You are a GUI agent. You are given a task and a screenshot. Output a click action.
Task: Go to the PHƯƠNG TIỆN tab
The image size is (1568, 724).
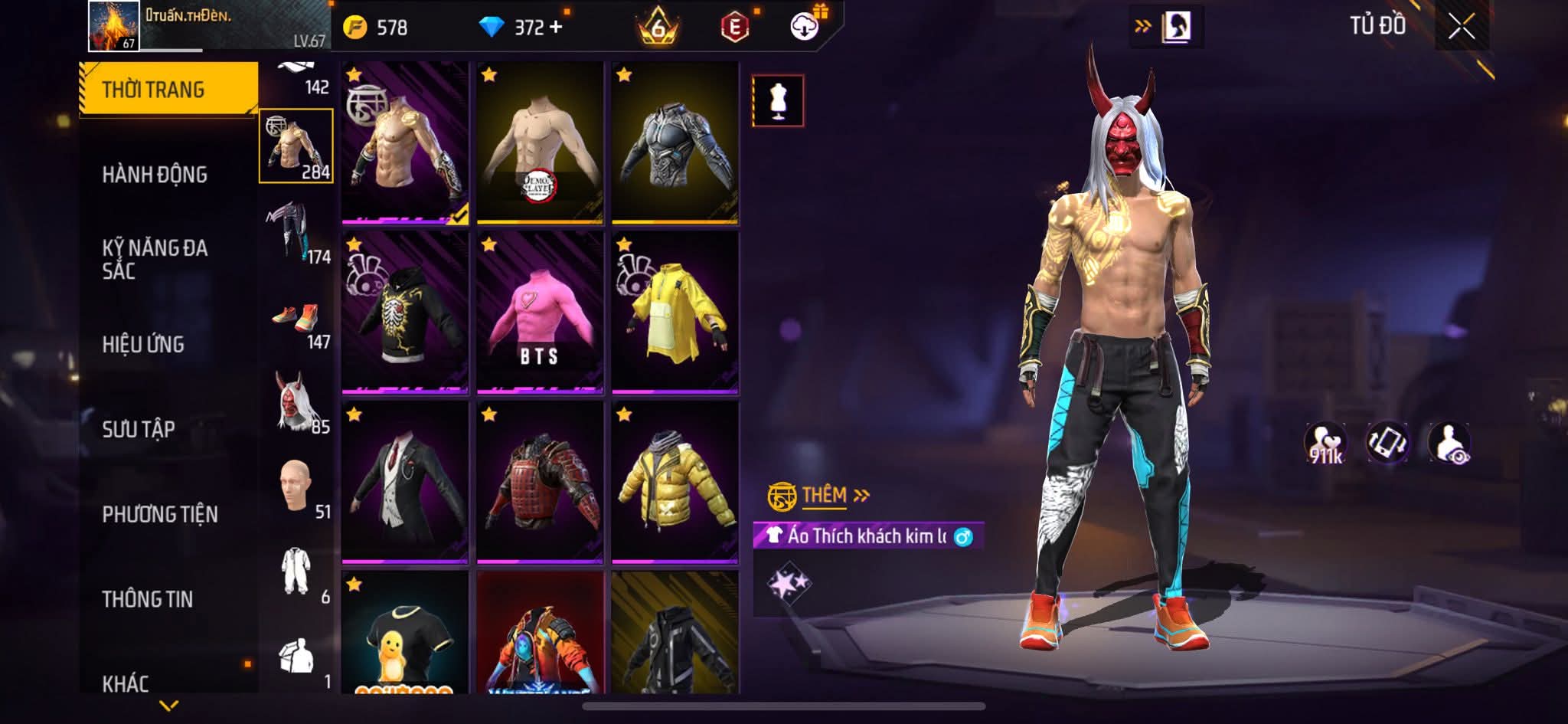(x=160, y=514)
